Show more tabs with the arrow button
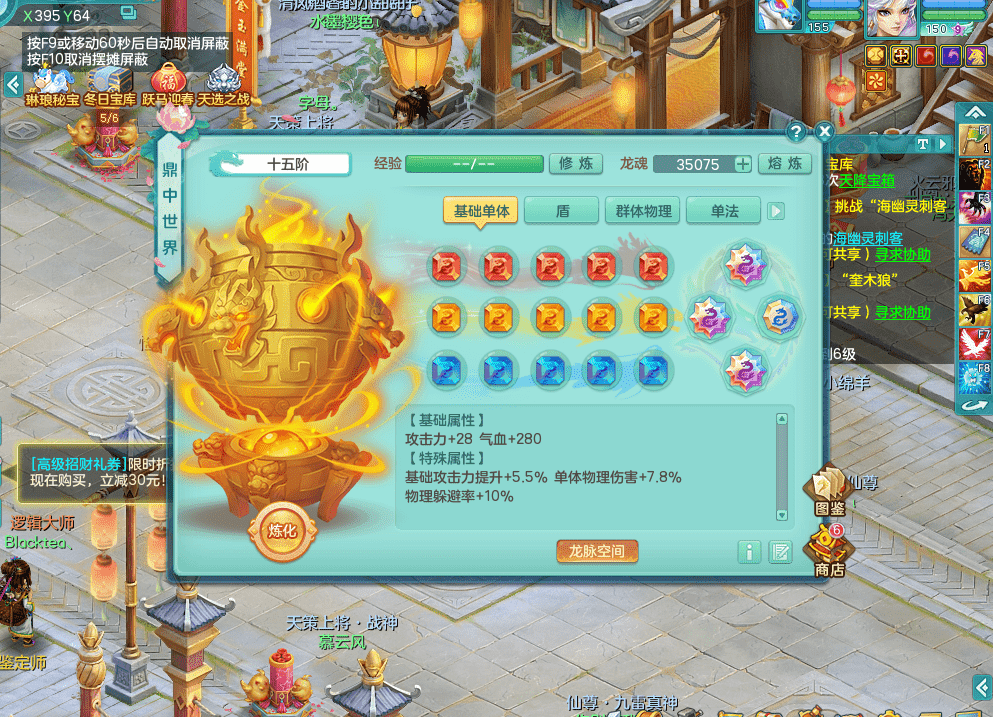 (776, 211)
